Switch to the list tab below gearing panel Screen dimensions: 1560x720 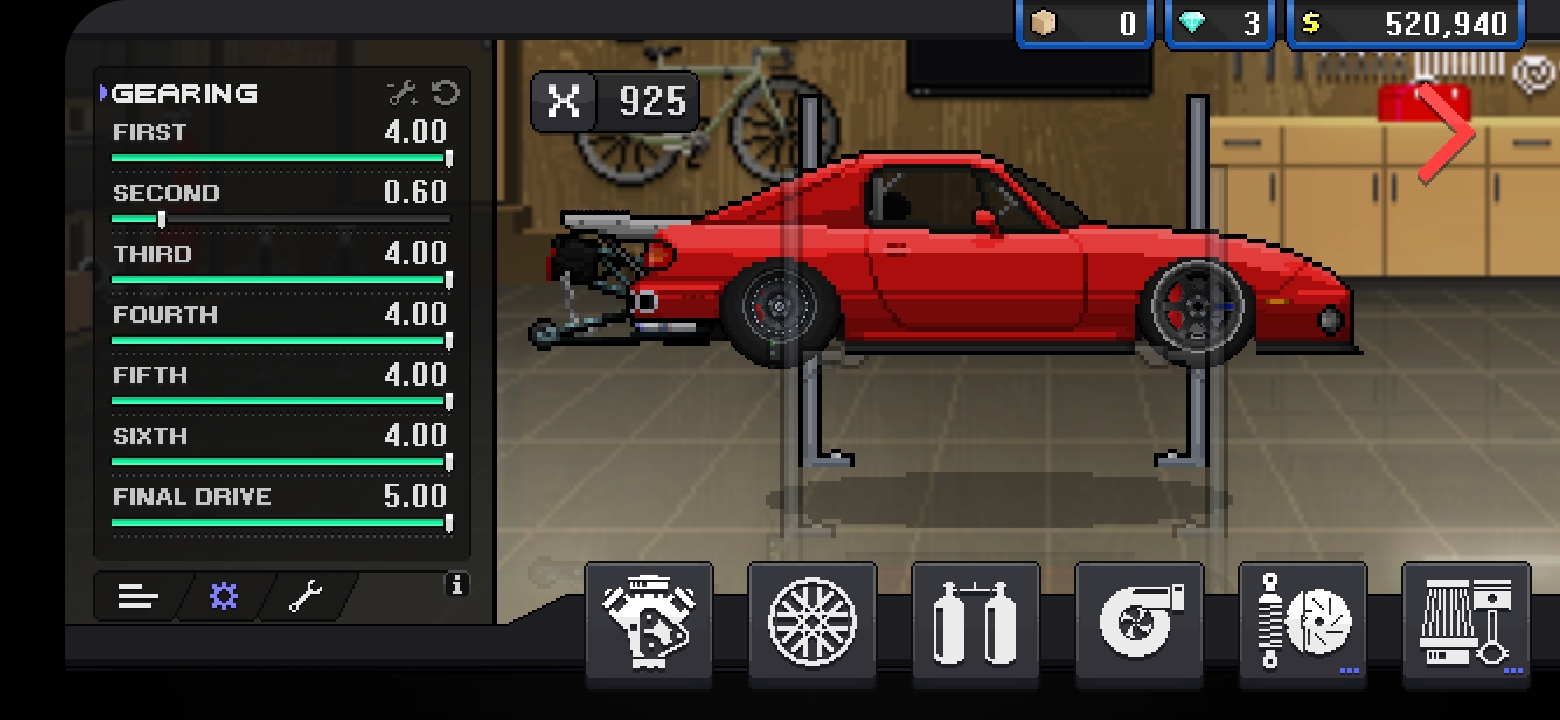(x=137, y=597)
